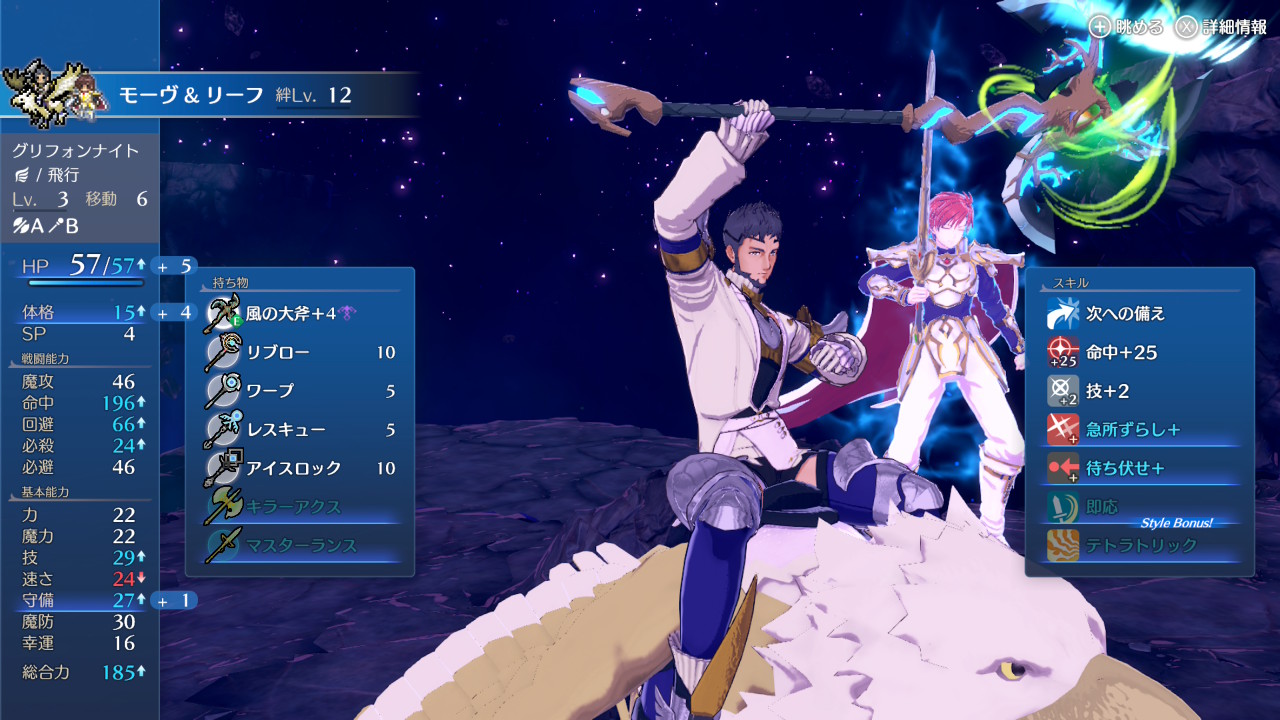Select the ワープ staff item
1280x720 pixels.
[300, 391]
